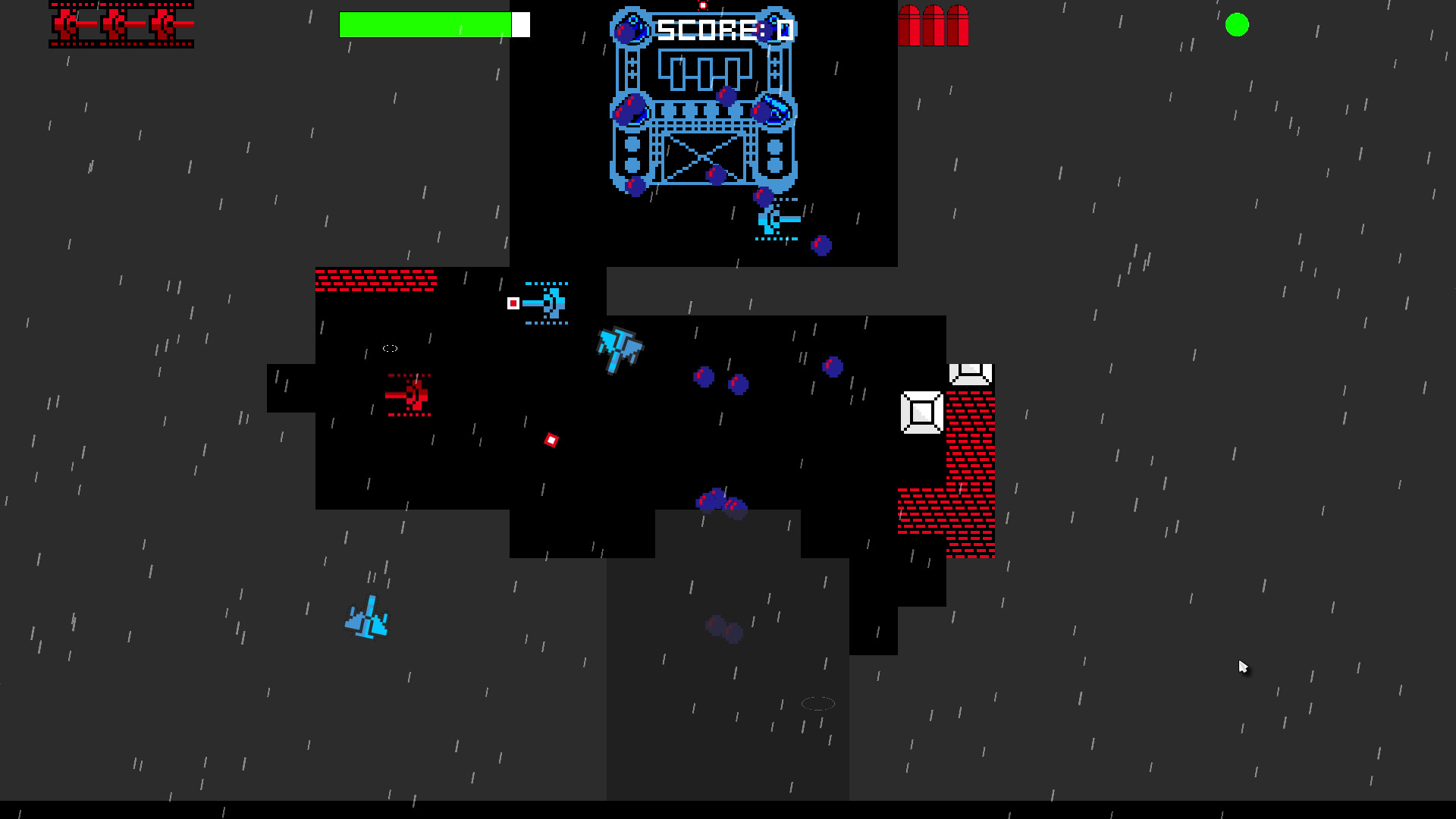
Task: Click the light blue ship in the lower area
Action: pyautogui.click(x=366, y=618)
